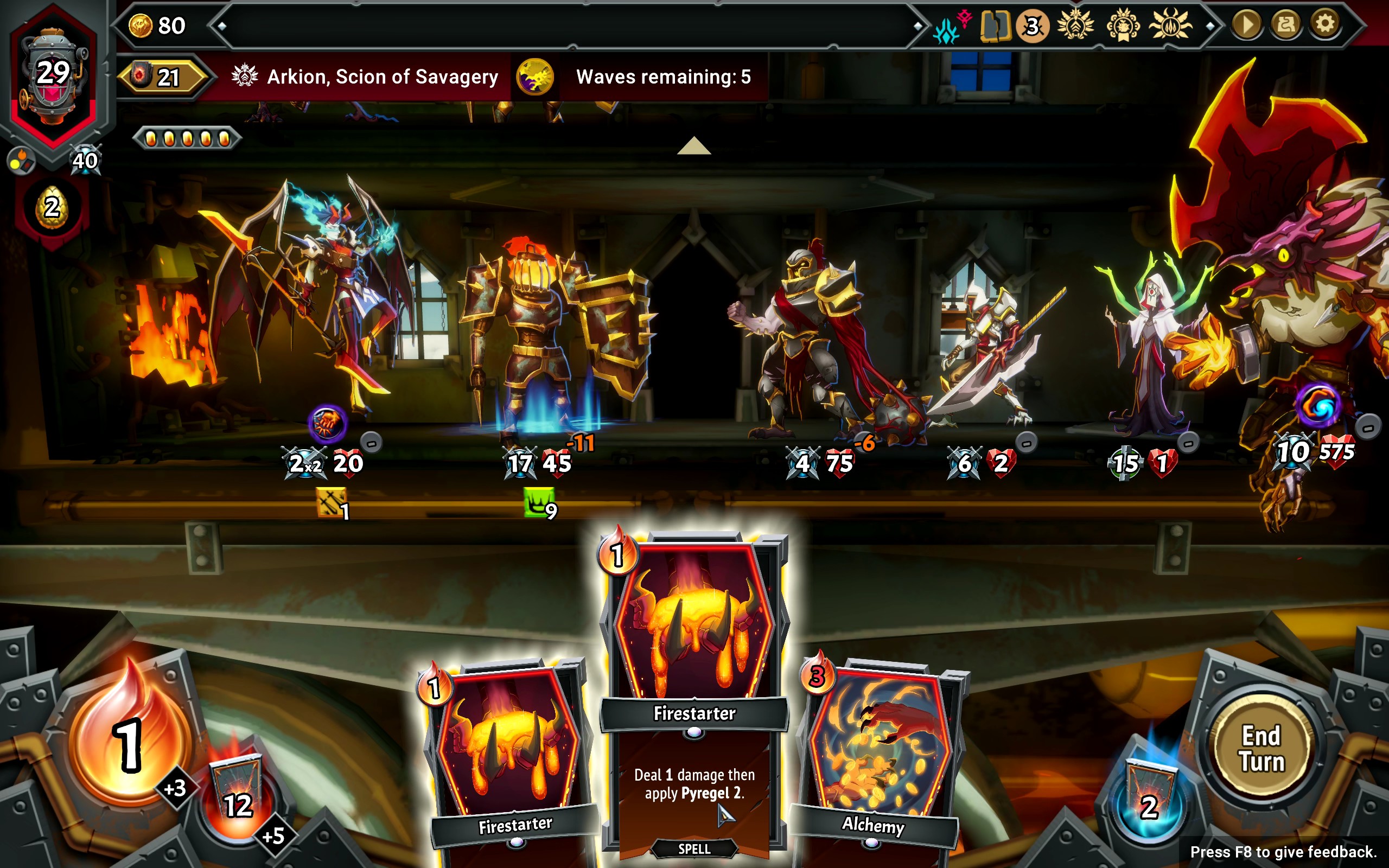Open the settings gear menu
The height and width of the screenshot is (868, 1389).
(1325, 24)
